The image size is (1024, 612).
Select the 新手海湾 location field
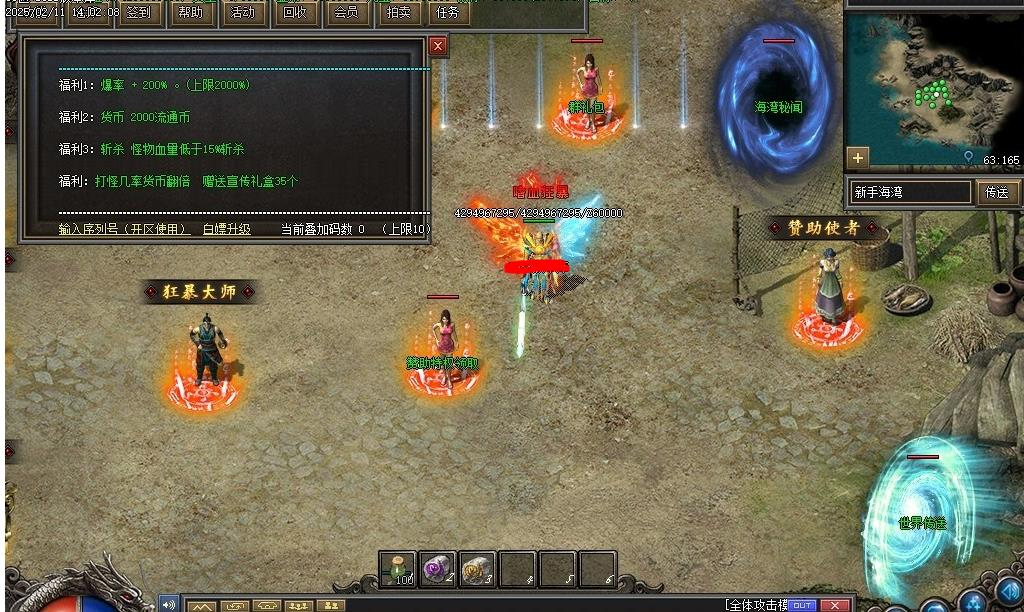tap(910, 192)
